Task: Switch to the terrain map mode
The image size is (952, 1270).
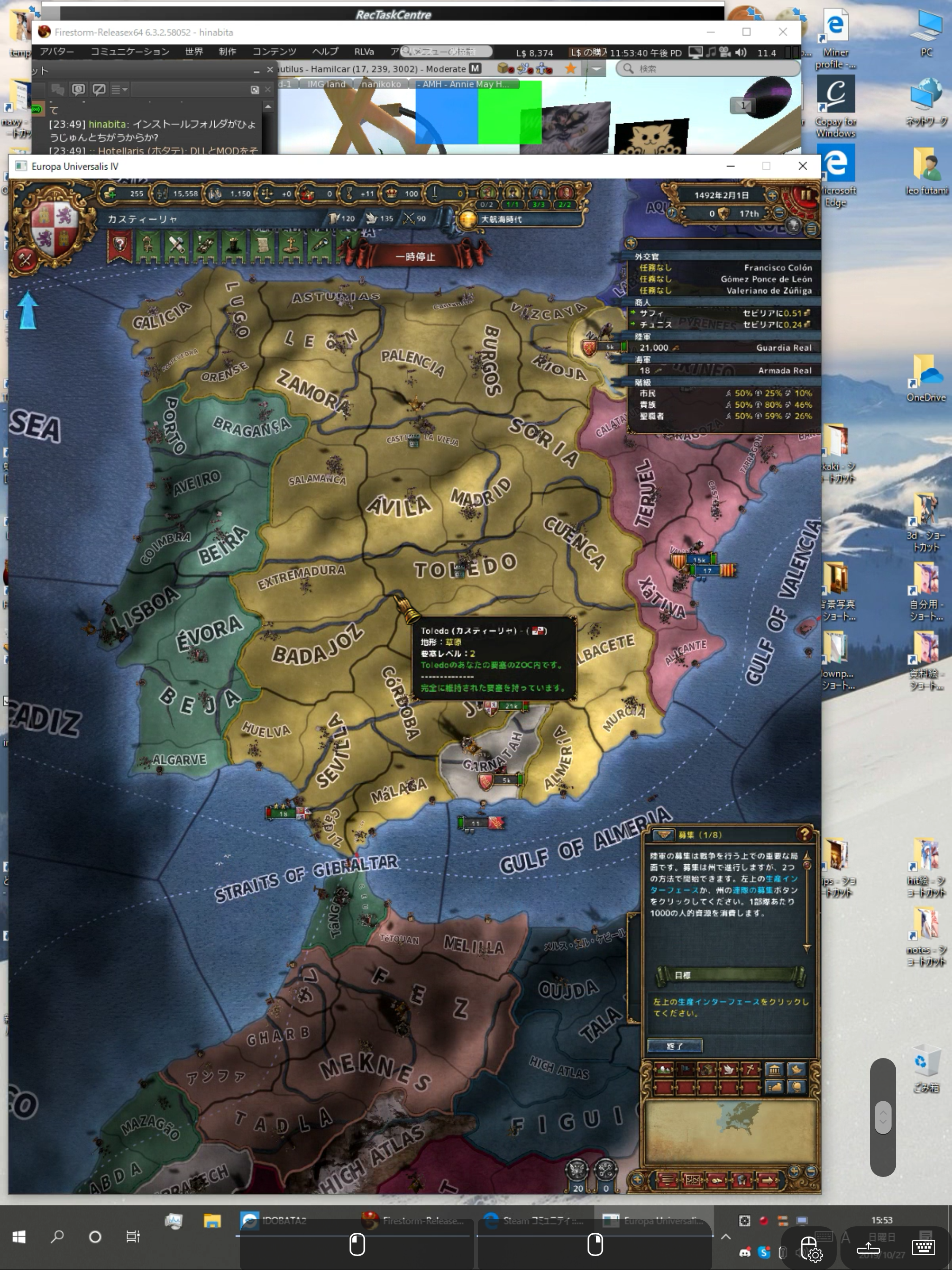Action: (663, 1070)
